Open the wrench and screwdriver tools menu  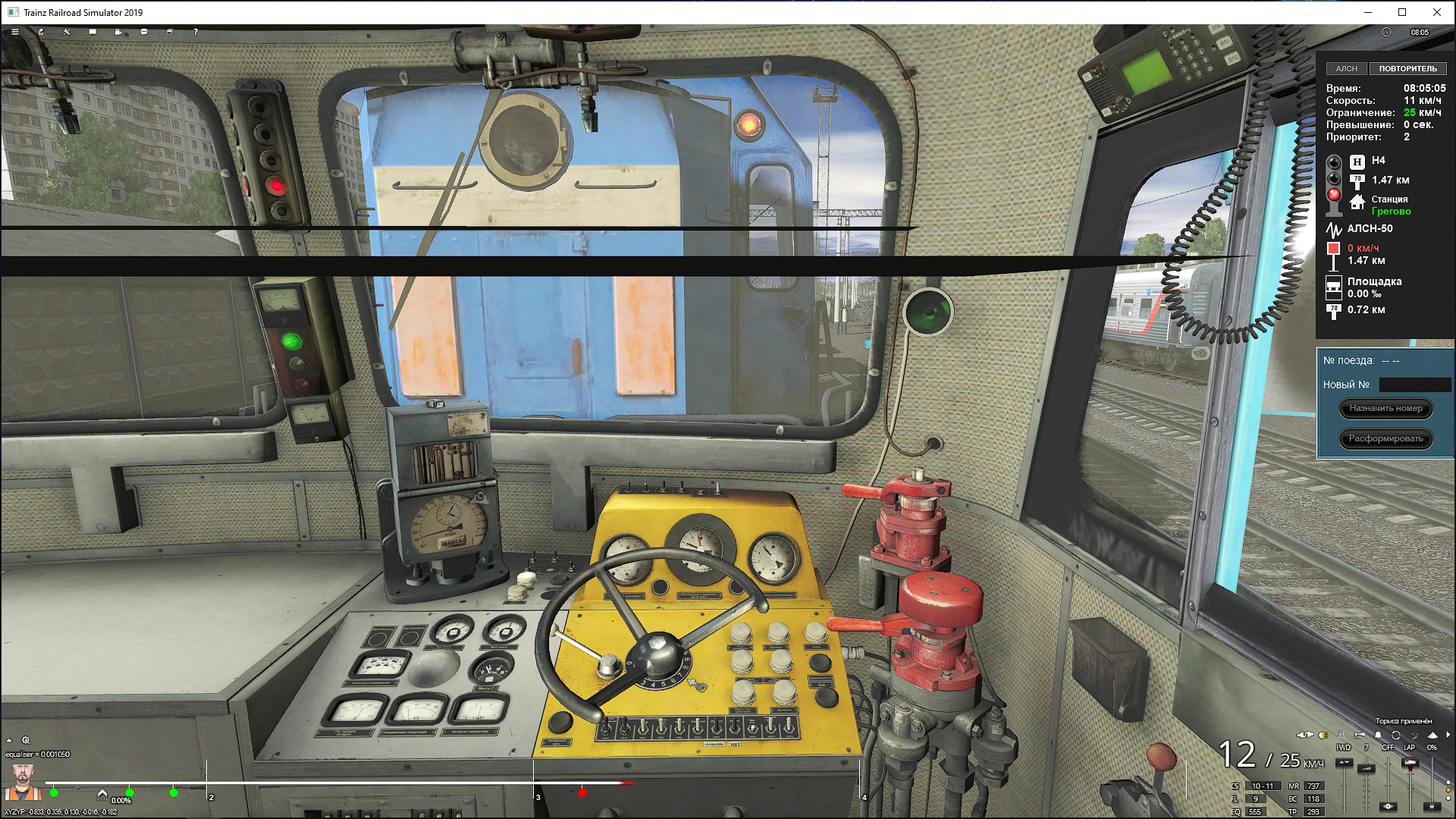pyautogui.click(x=67, y=32)
